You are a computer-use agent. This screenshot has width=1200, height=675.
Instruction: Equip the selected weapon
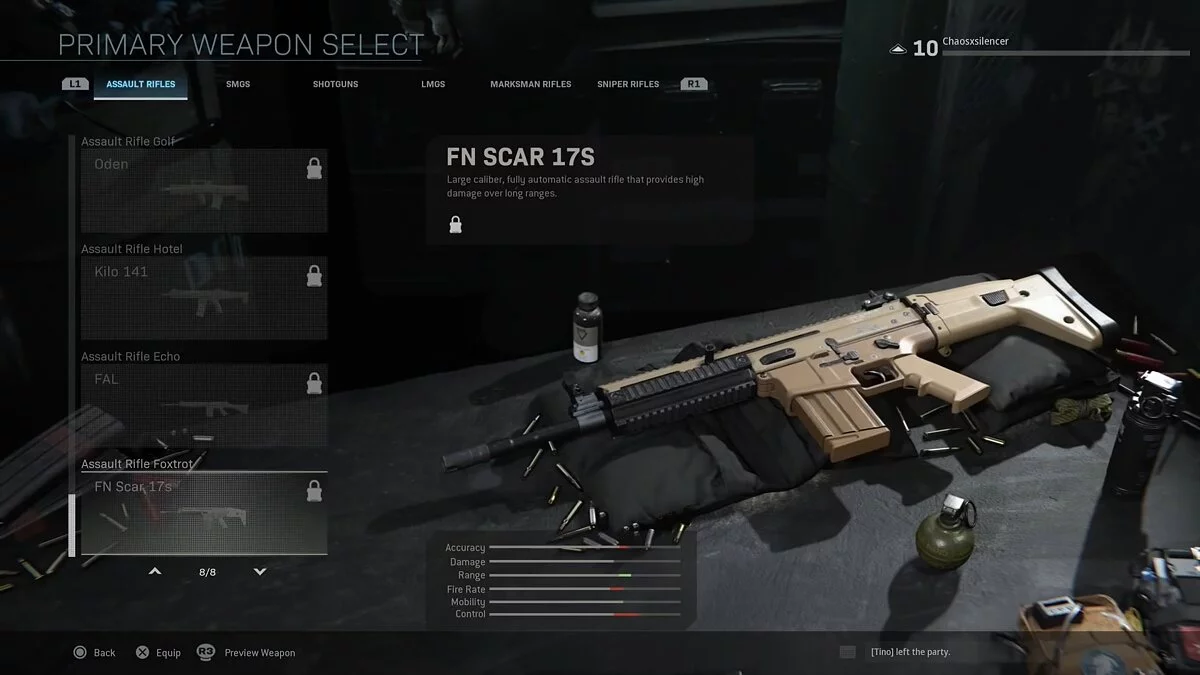[x=158, y=653]
